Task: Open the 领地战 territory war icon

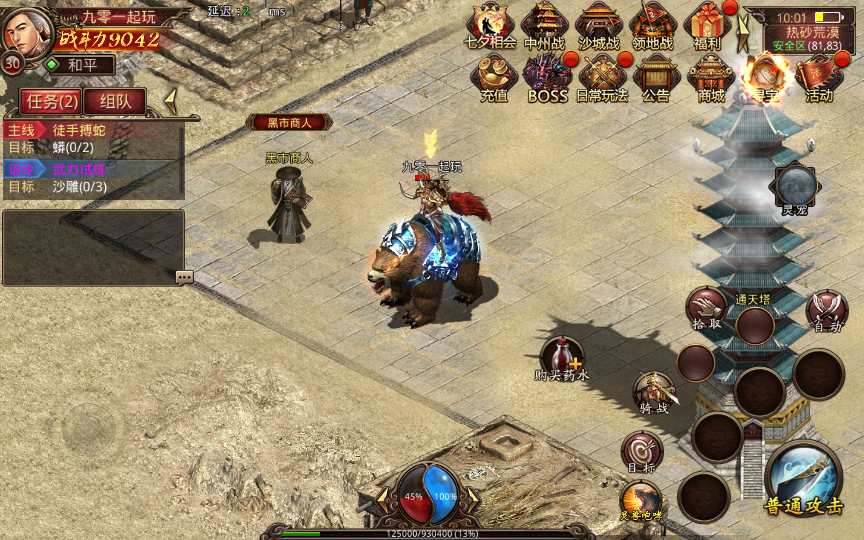Action: [653, 24]
